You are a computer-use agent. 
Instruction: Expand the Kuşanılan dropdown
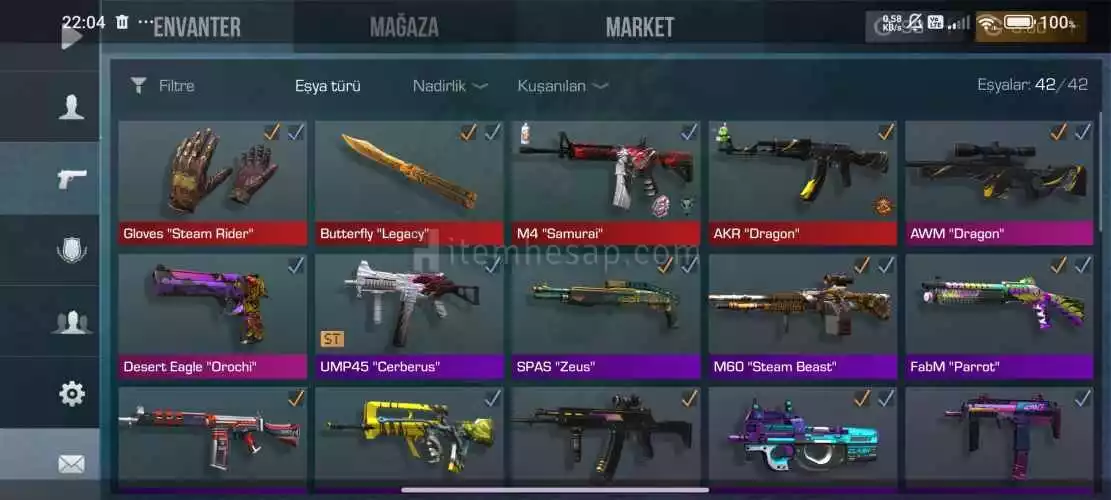(562, 86)
